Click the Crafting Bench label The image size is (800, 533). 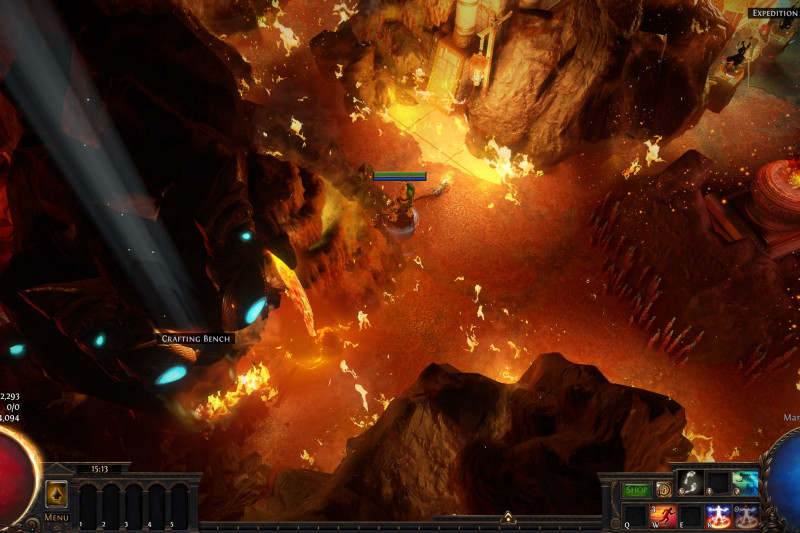pyautogui.click(x=197, y=339)
